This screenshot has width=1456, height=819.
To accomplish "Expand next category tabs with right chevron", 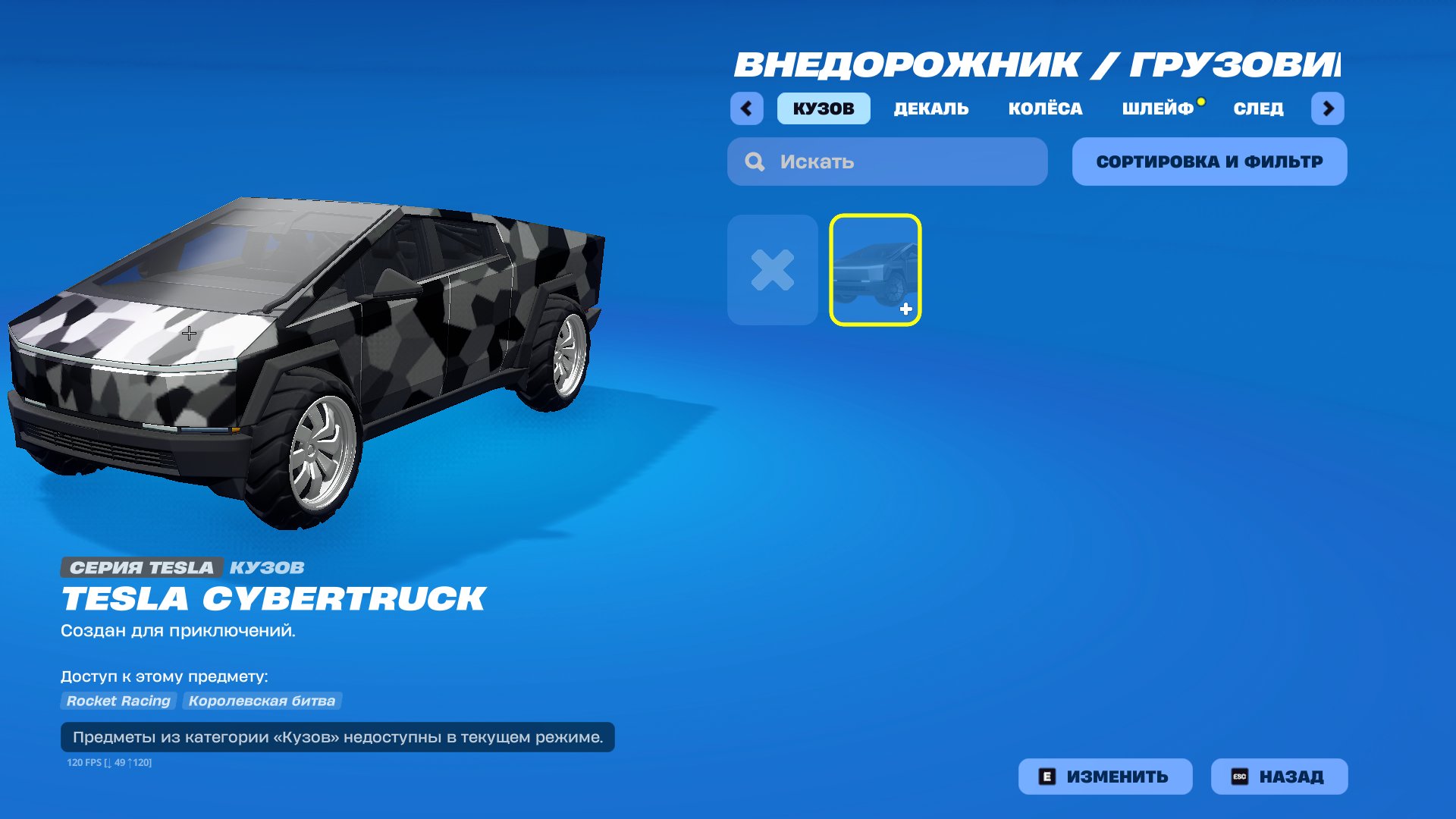I will click(x=1329, y=108).
